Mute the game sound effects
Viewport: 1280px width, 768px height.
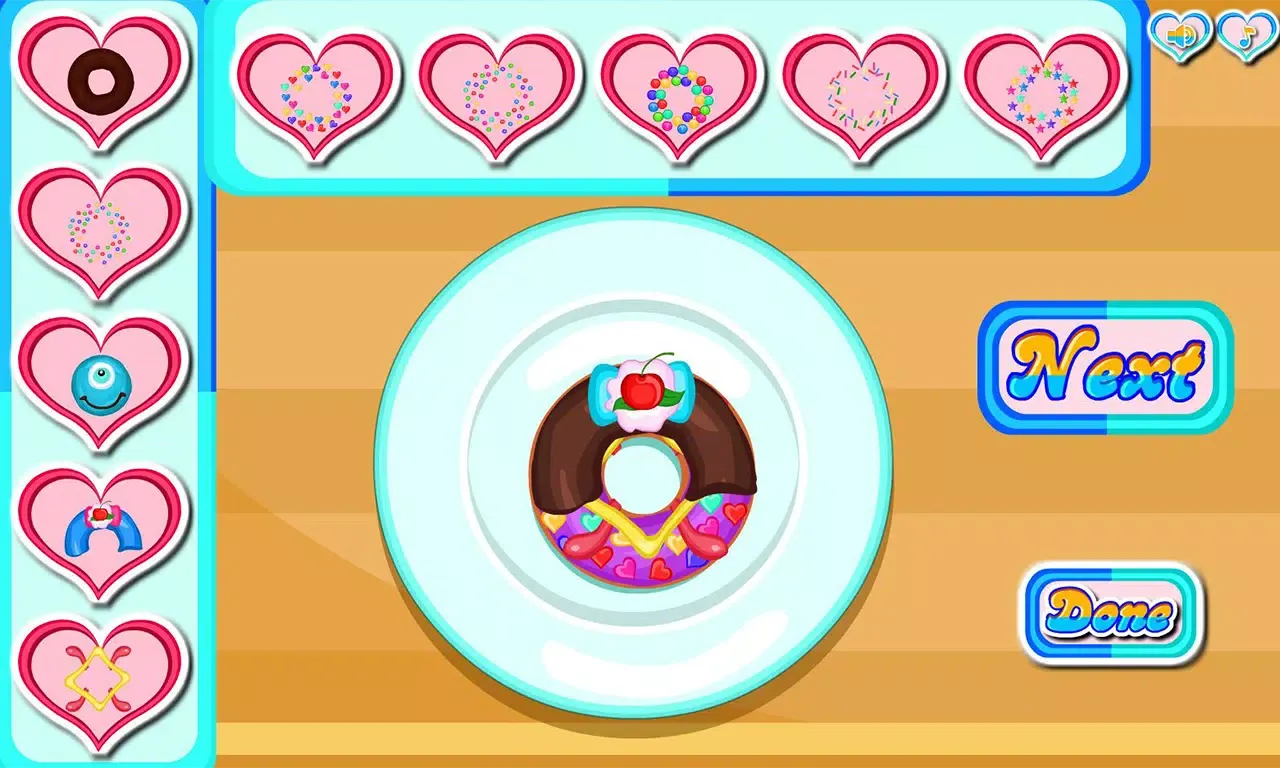1180,35
